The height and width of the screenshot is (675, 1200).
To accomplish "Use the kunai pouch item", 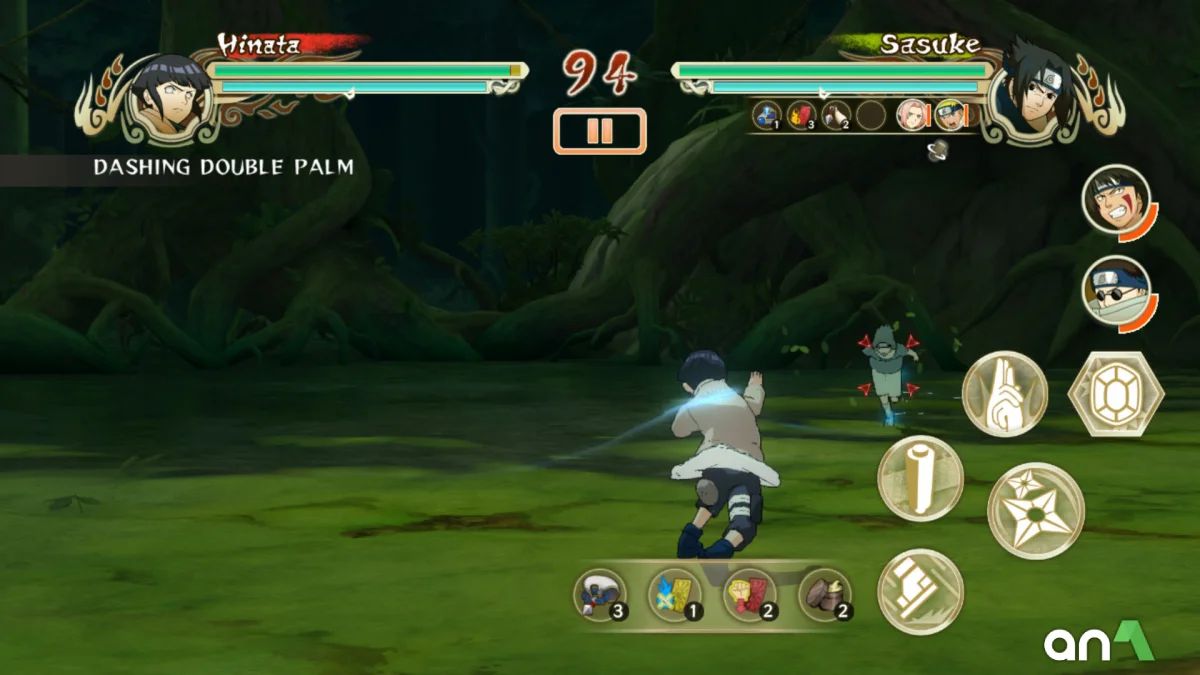I will (599, 594).
